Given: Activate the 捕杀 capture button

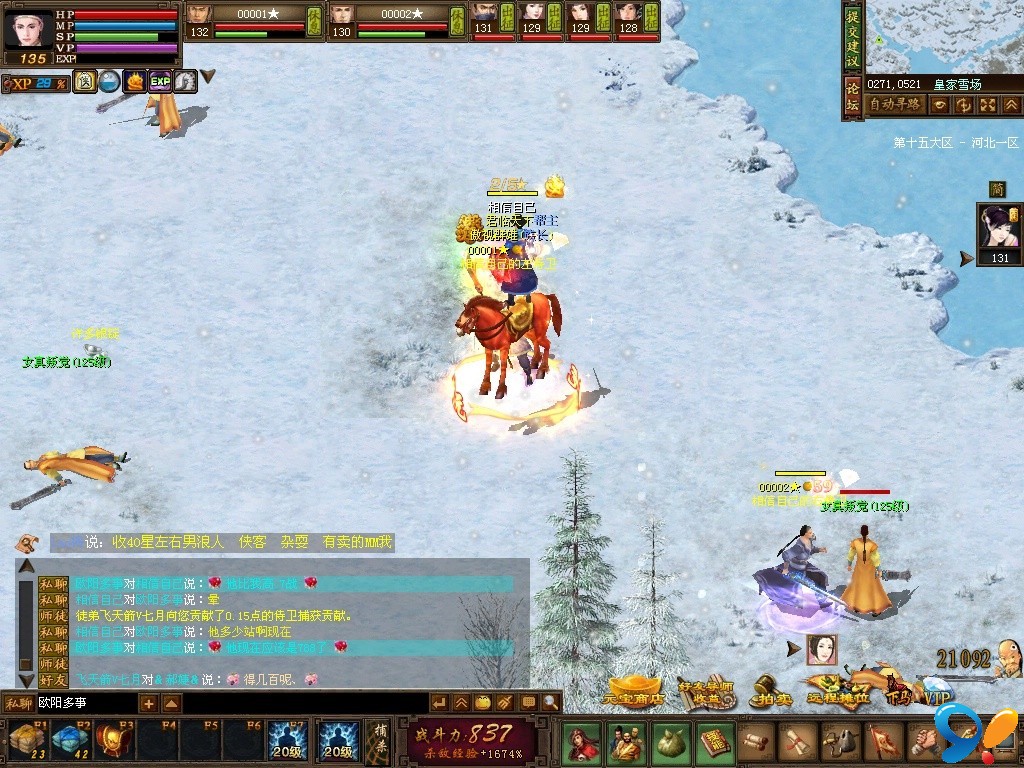Looking at the screenshot, I should coord(378,741).
